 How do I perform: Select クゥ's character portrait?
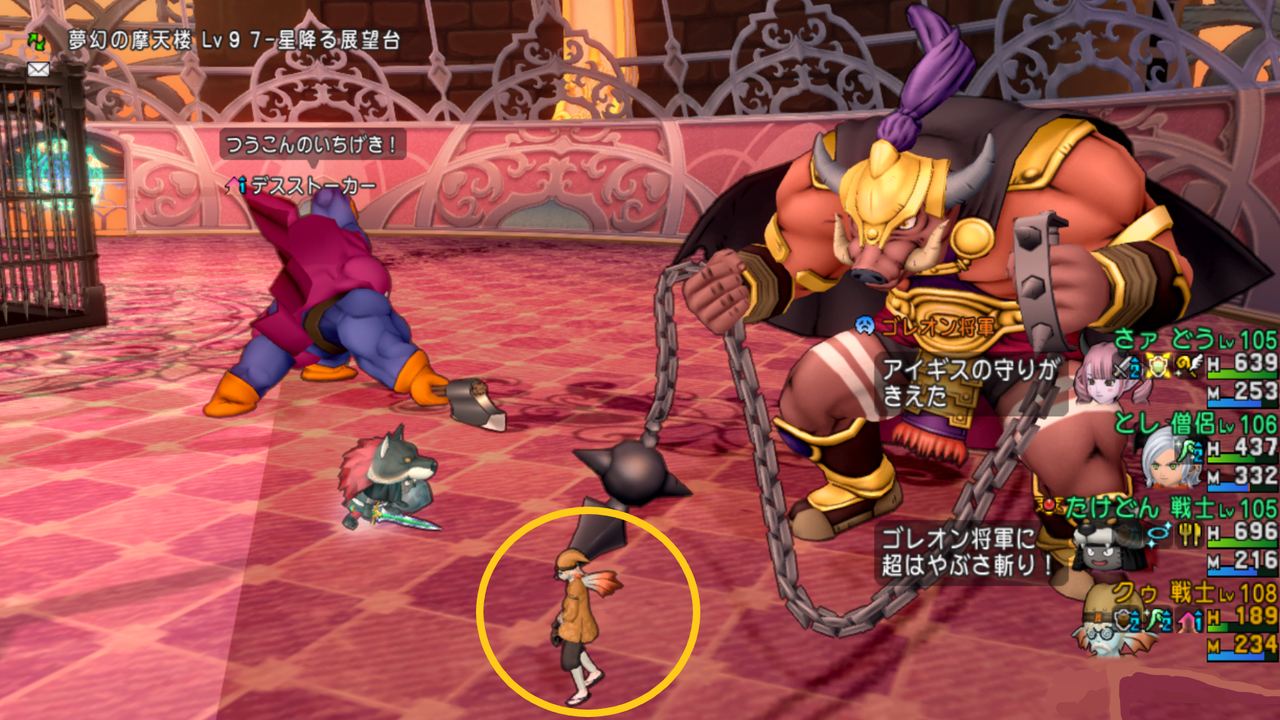1102,638
